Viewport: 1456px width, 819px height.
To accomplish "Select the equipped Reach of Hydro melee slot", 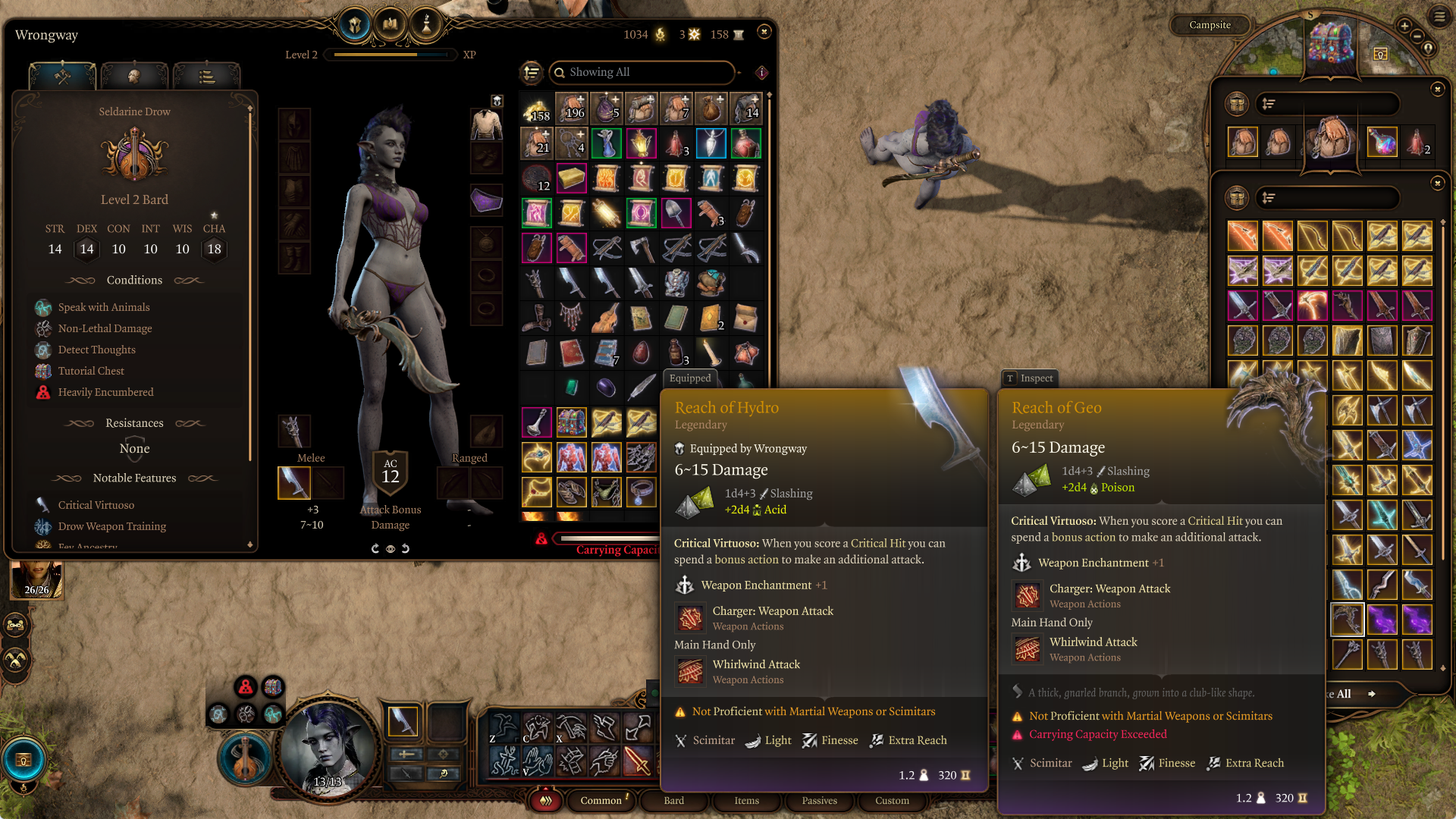I will (294, 483).
